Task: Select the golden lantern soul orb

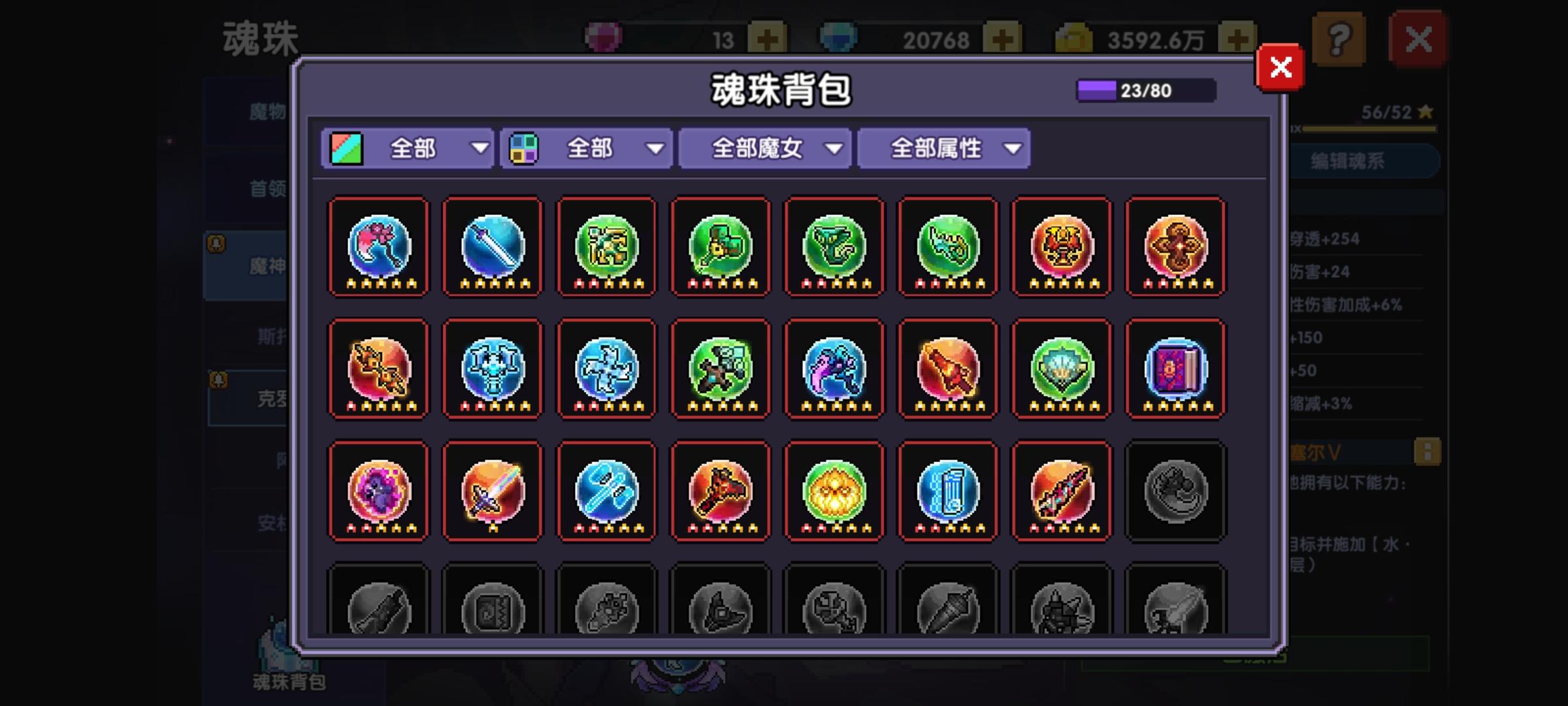Action: [834, 491]
